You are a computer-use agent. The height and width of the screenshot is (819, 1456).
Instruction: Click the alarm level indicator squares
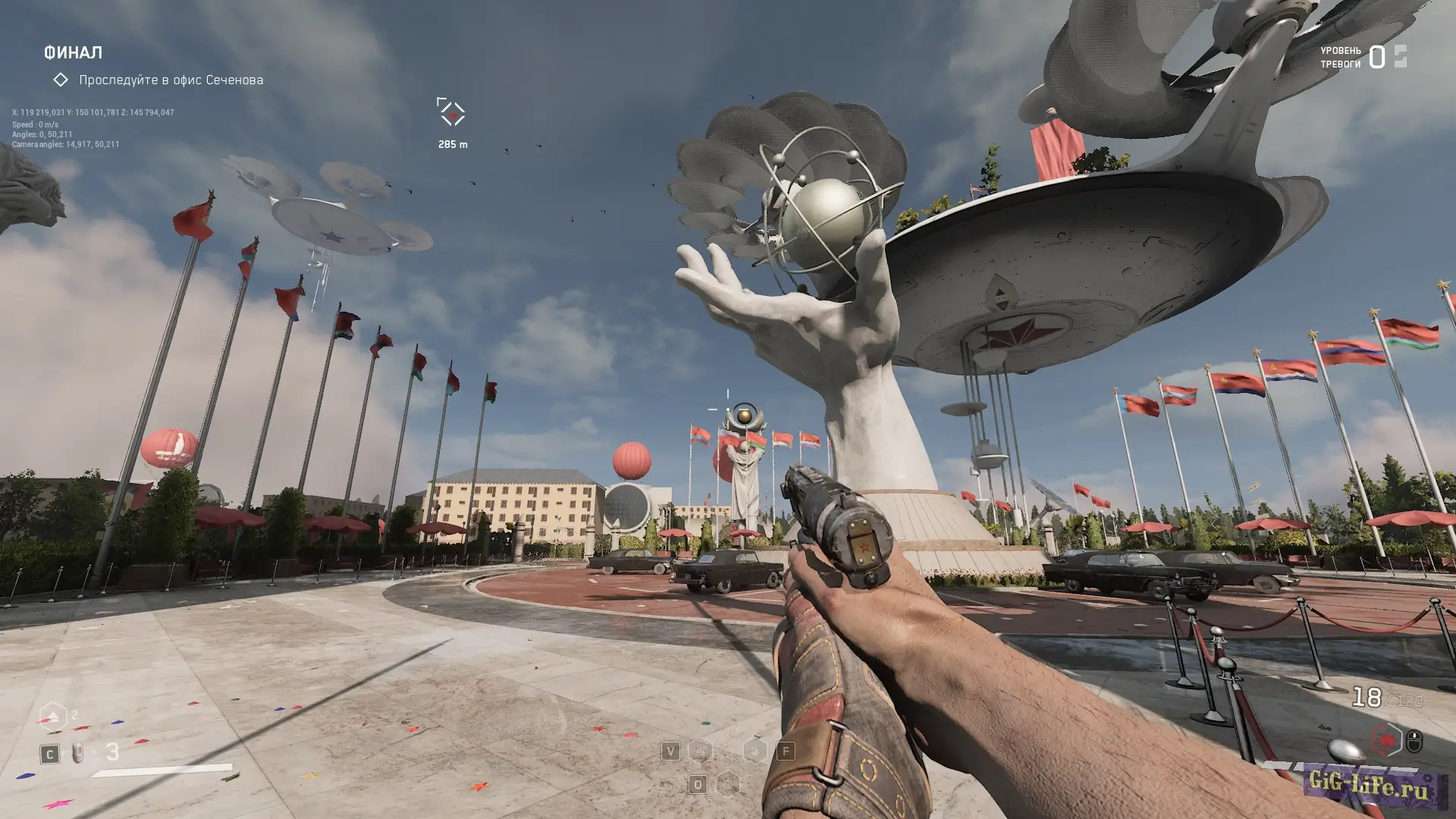pyautogui.click(x=1400, y=56)
